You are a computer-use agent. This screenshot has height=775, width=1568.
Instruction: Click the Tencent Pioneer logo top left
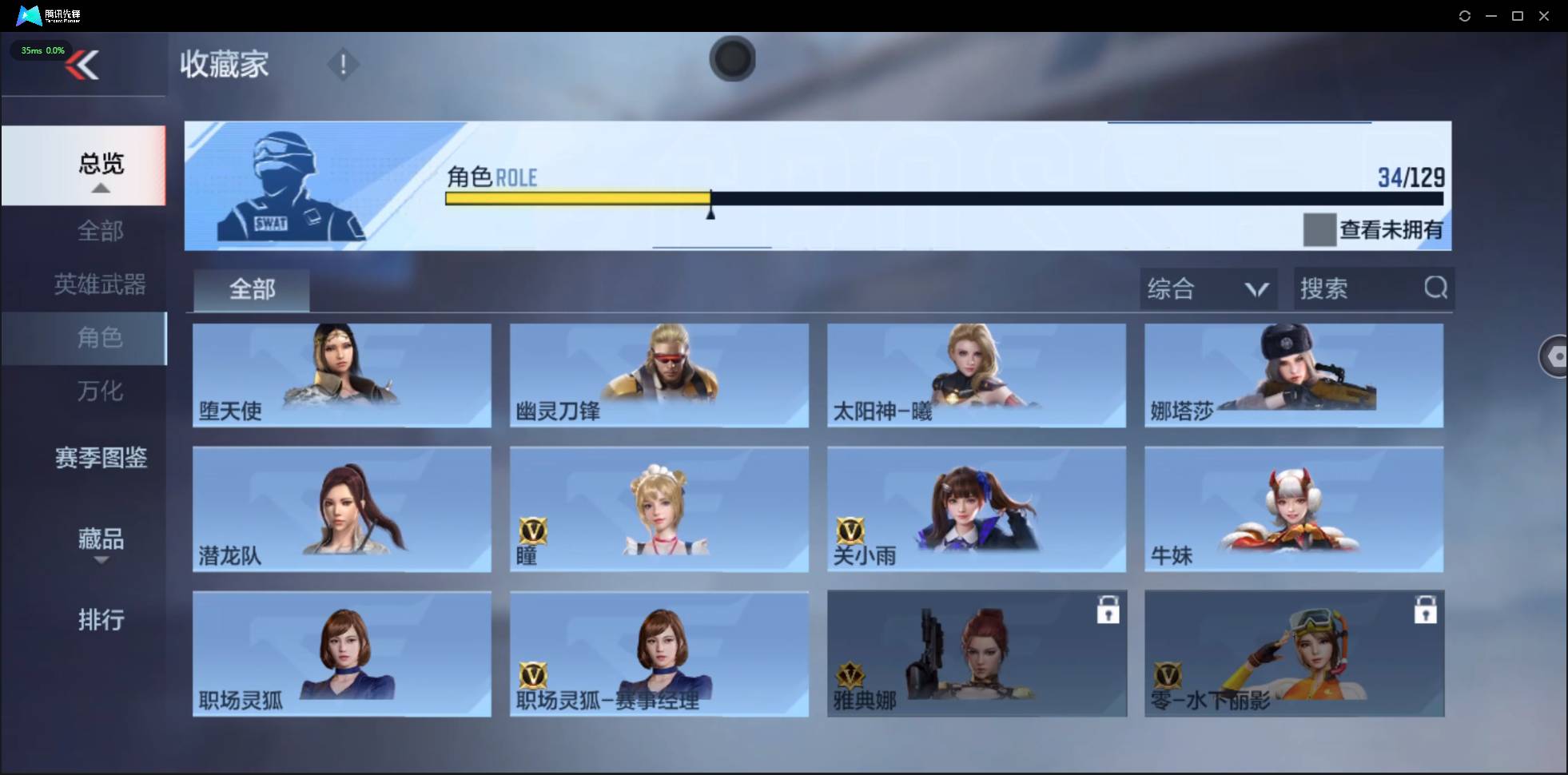click(29, 15)
